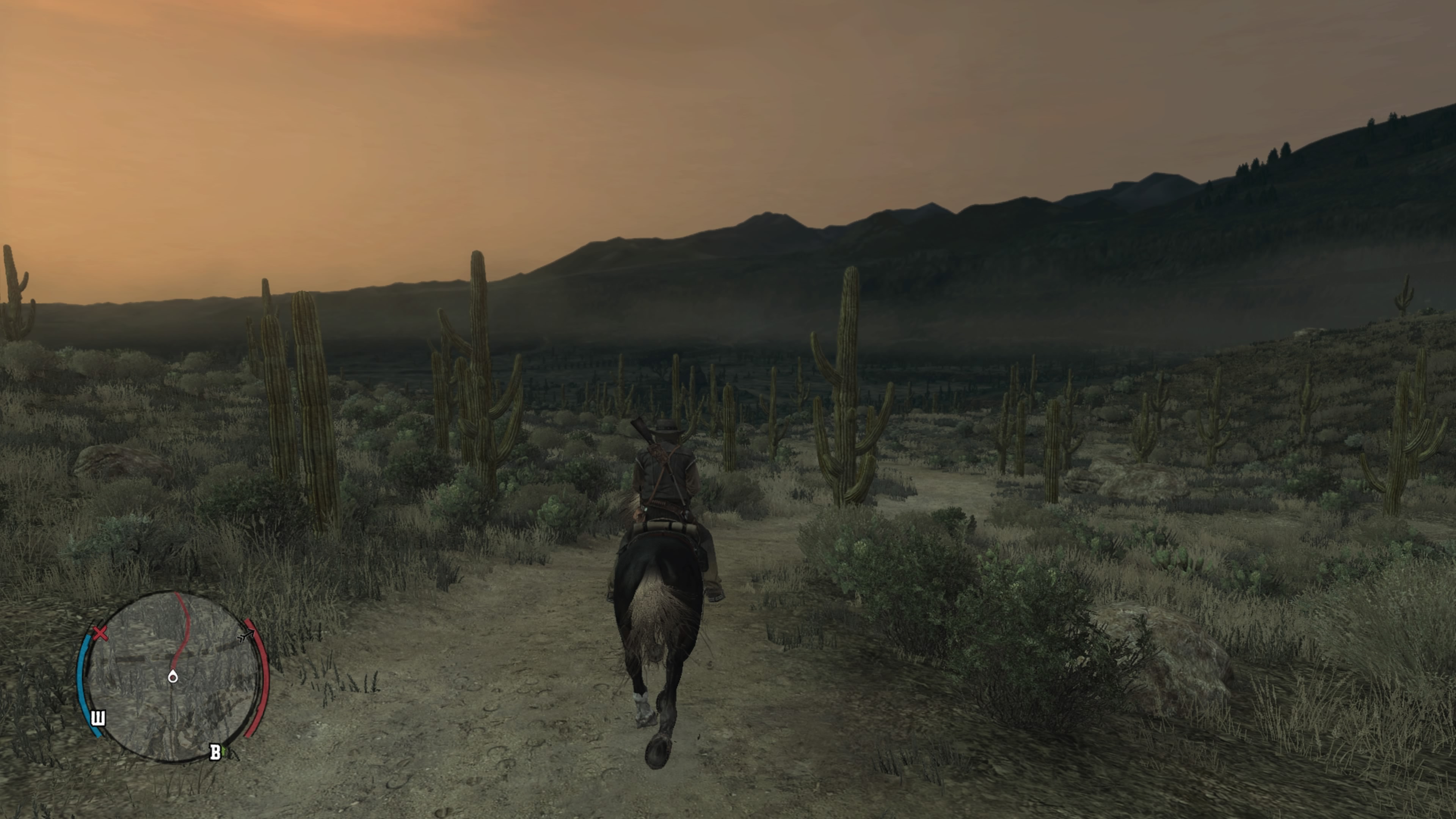Select the black arrow icon on minimap edge
Viewport: 1456px width, 819px height.
pyautogui.click(x=246, y=636)
